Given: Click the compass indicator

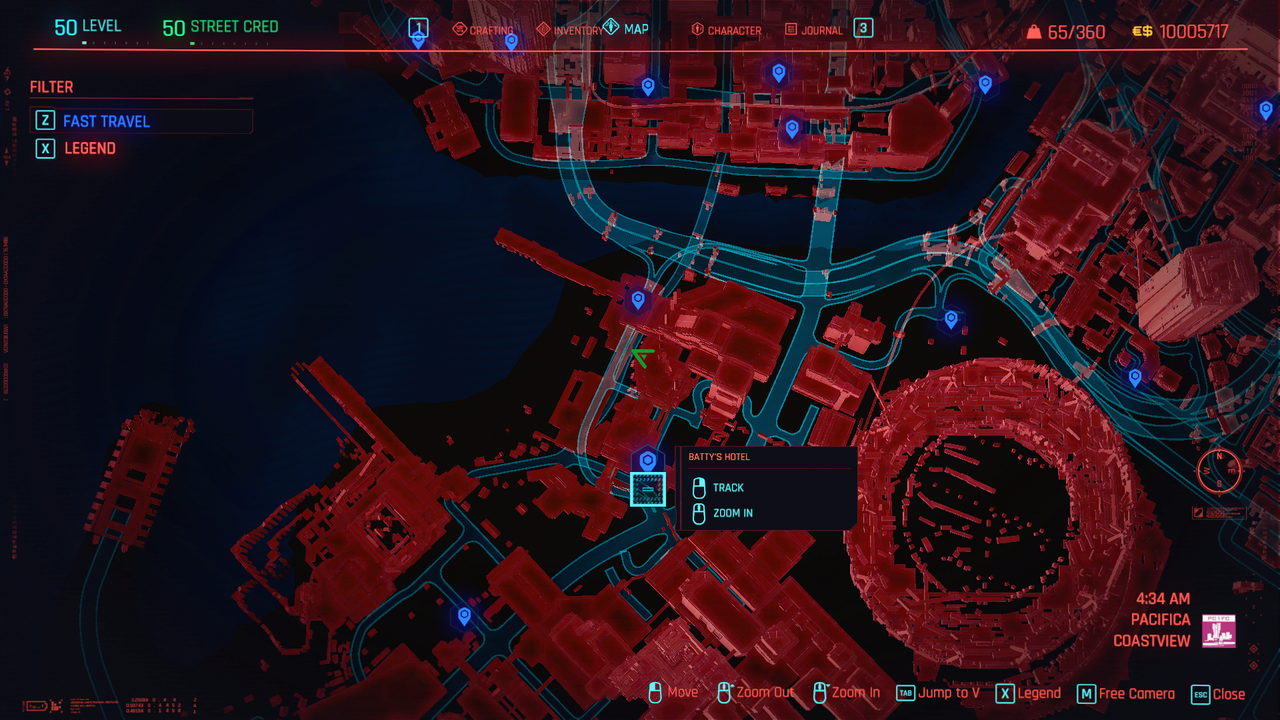Looking at the screenshot, I should tap(1219, 470).
